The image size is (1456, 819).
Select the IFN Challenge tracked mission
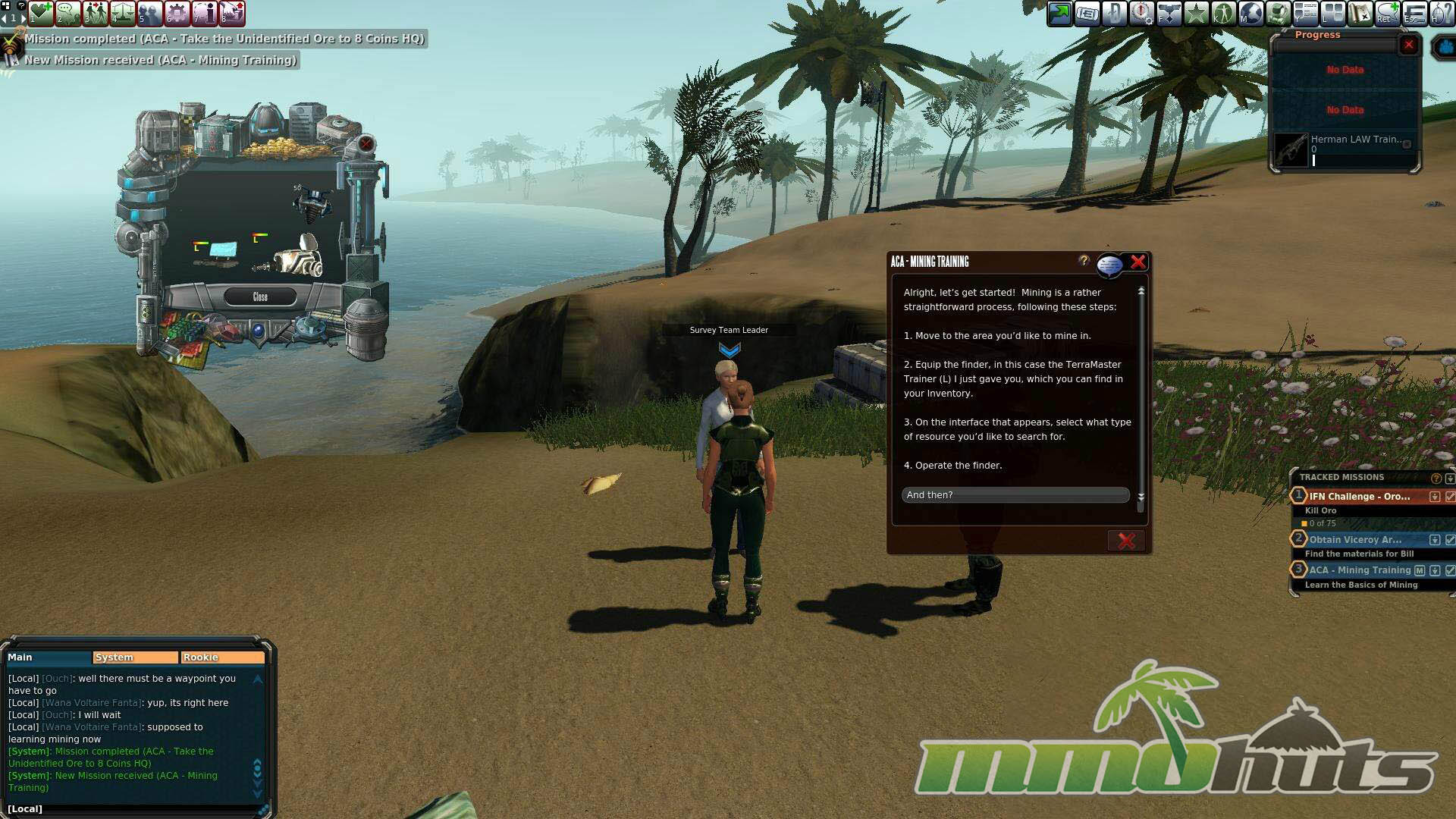pyautogui.click(x=1359, y=497)
